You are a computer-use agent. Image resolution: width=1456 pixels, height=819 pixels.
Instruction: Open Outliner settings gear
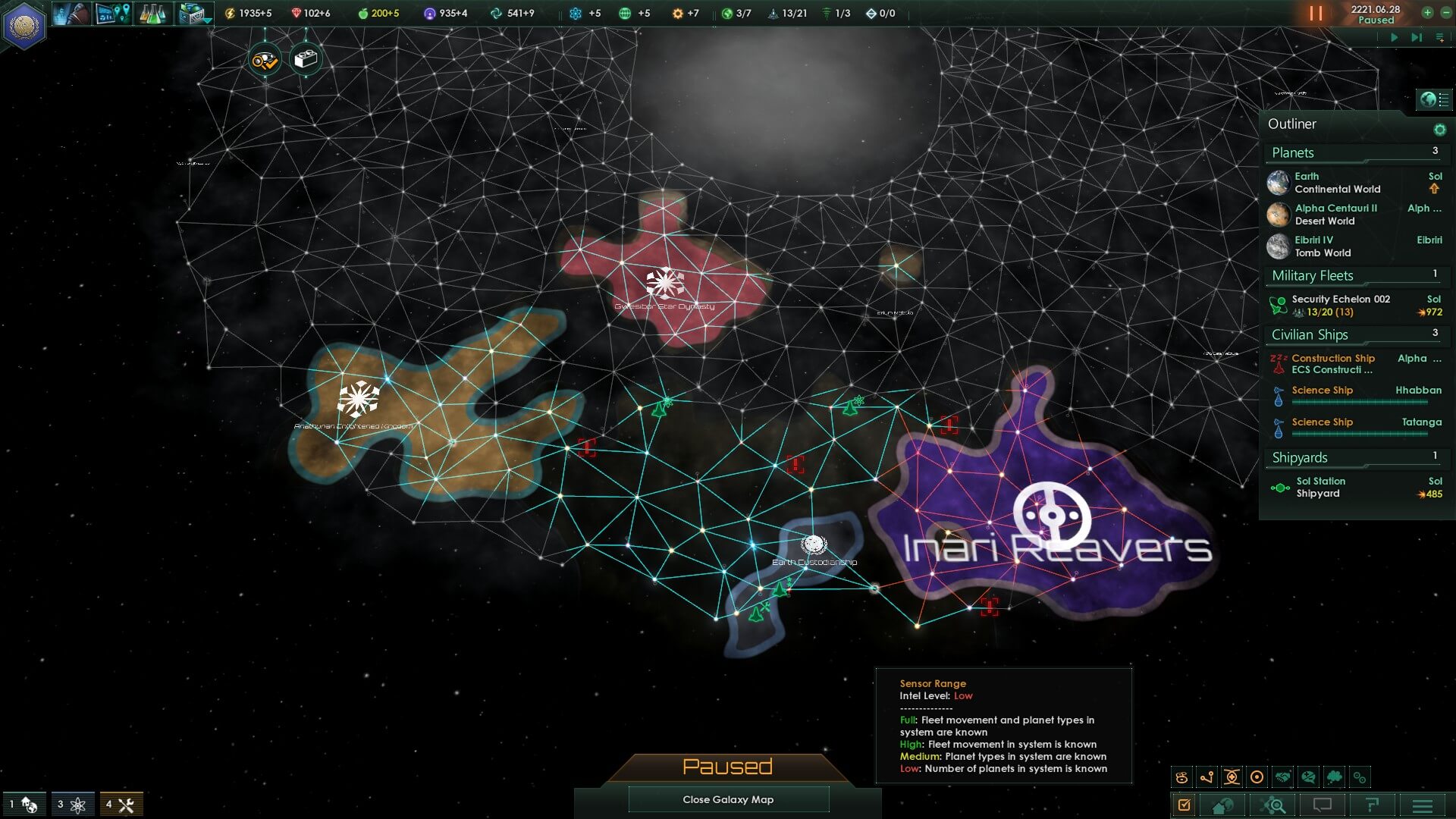click(x=1439, y=130)
